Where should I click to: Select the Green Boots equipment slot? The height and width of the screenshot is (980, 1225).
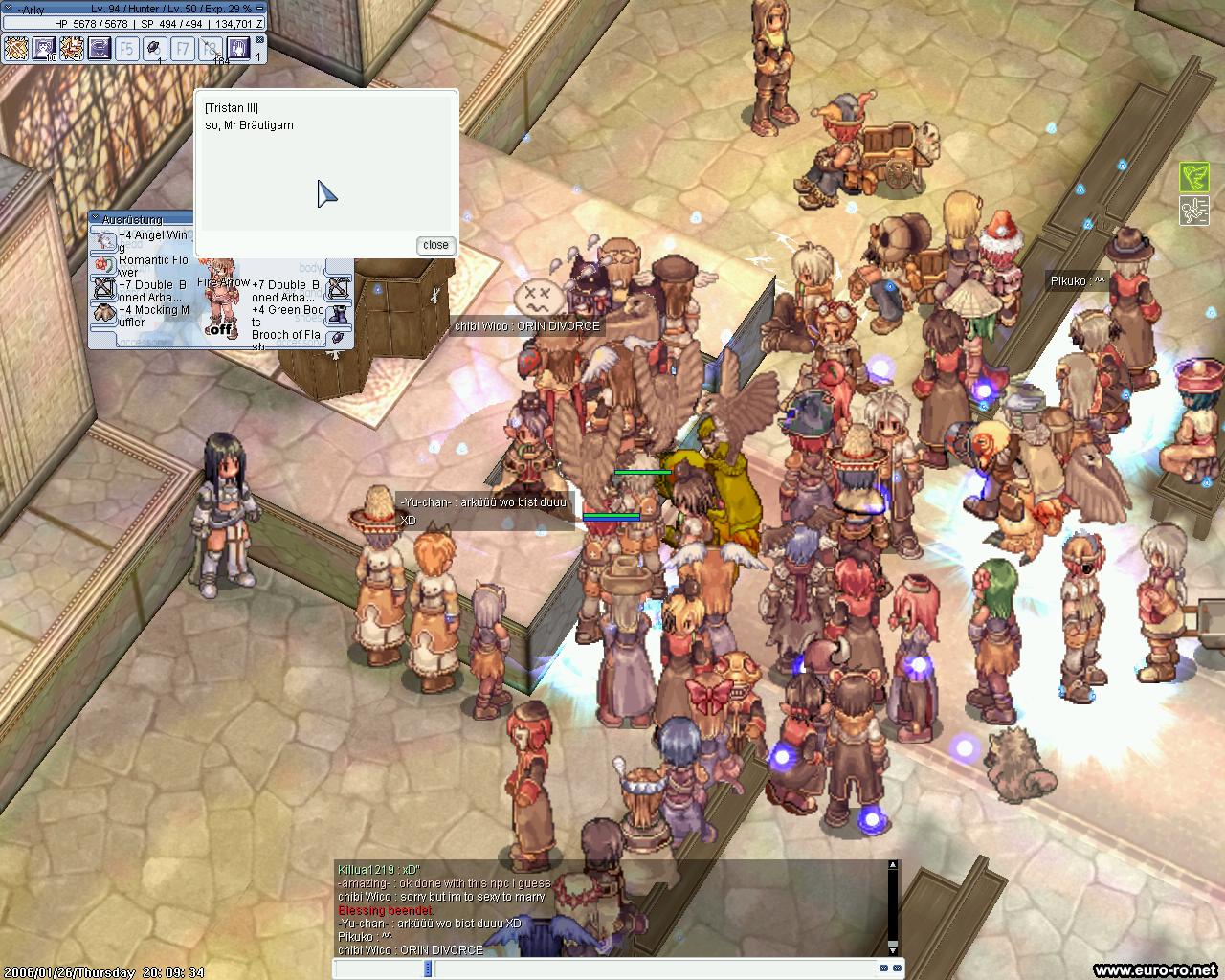(339, 314)
